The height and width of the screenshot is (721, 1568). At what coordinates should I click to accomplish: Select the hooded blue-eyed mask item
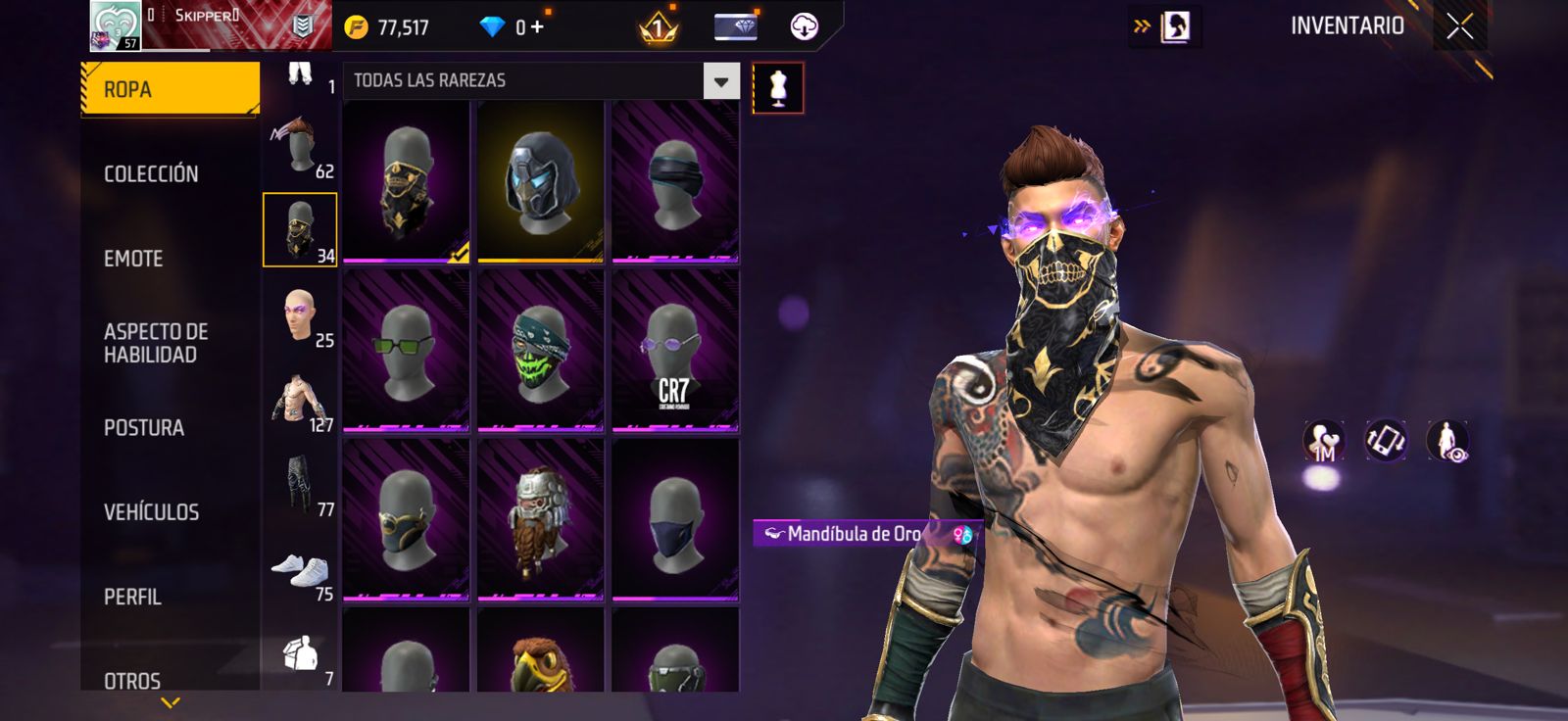540,182
